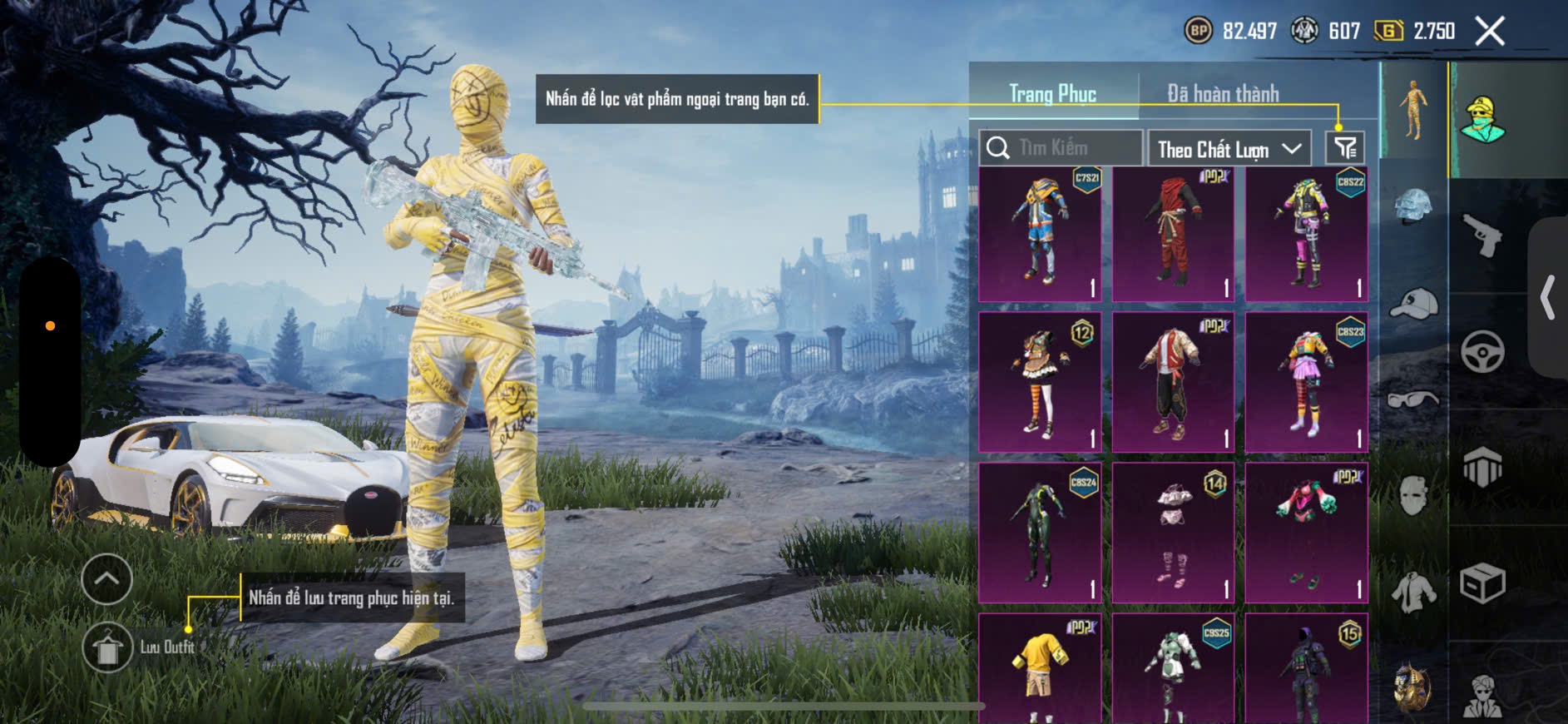Image resolution: width=1568 pixels, height=724 pixels.
Task: Choose the C8S22 neon pink and yellow outfit
Action: click(x=1306, y=234)
